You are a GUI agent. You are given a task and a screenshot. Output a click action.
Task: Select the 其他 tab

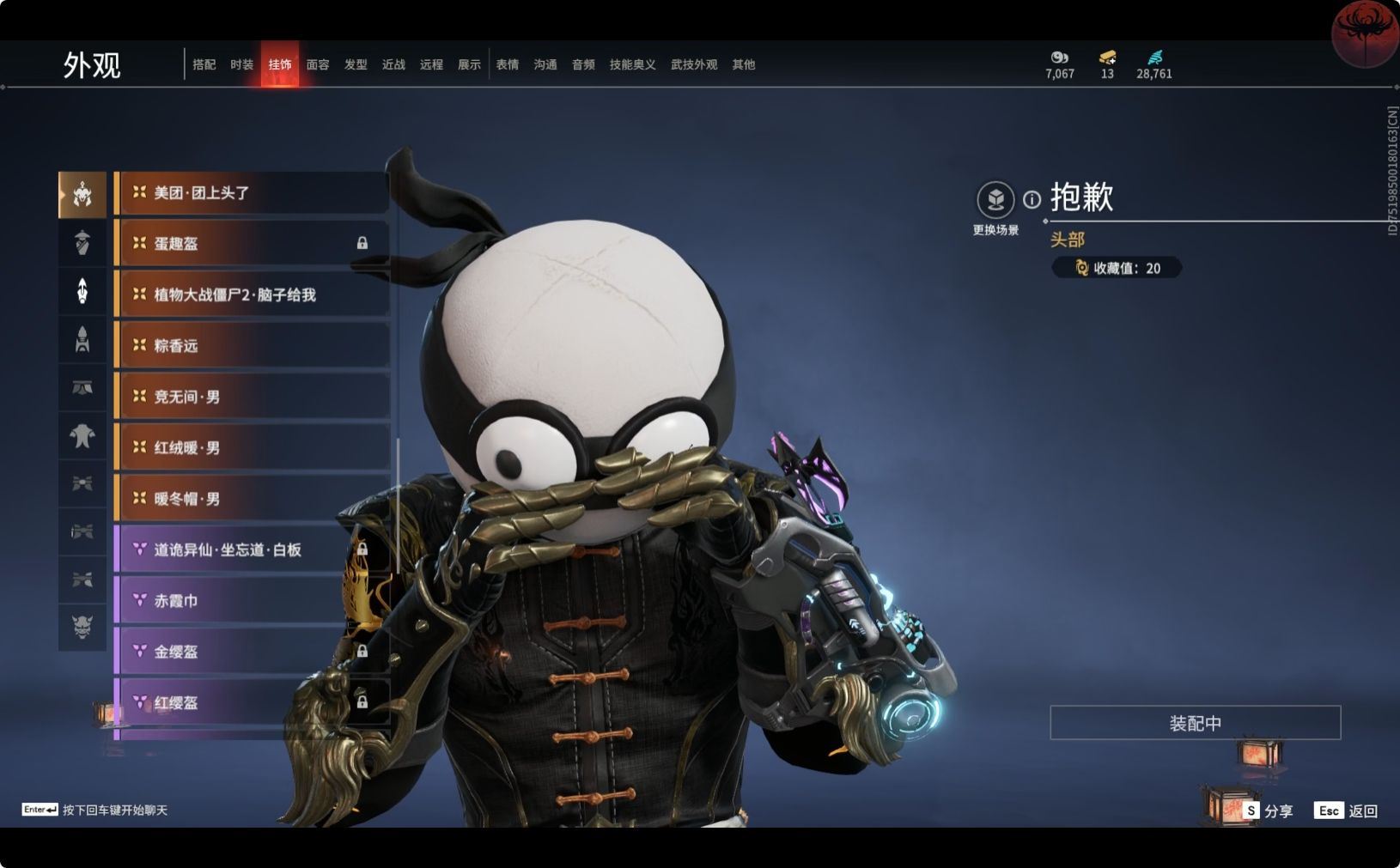click(743, 64)
